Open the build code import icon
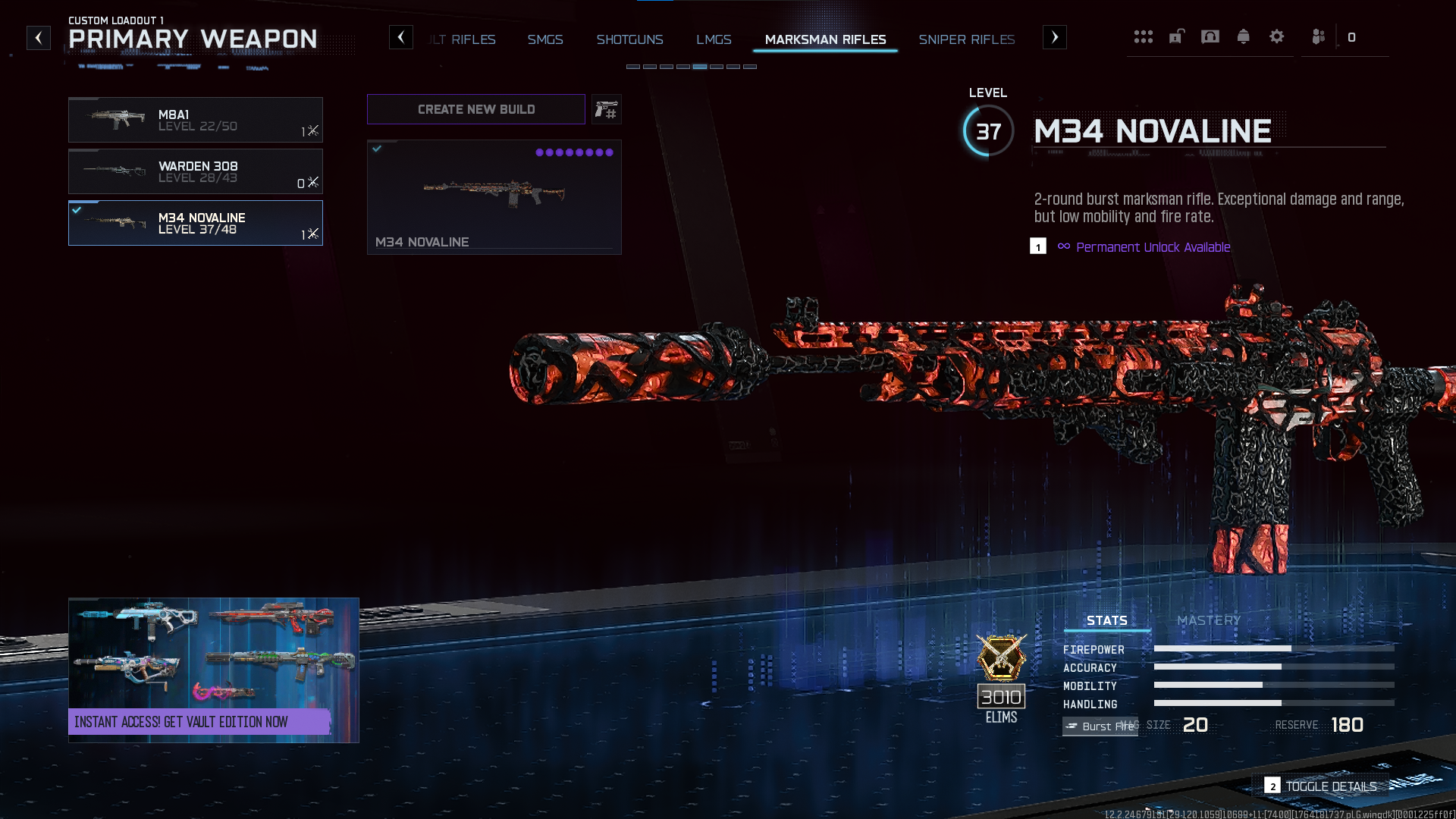The width and height of the screenshot is (1456, 819). [606, 110]
